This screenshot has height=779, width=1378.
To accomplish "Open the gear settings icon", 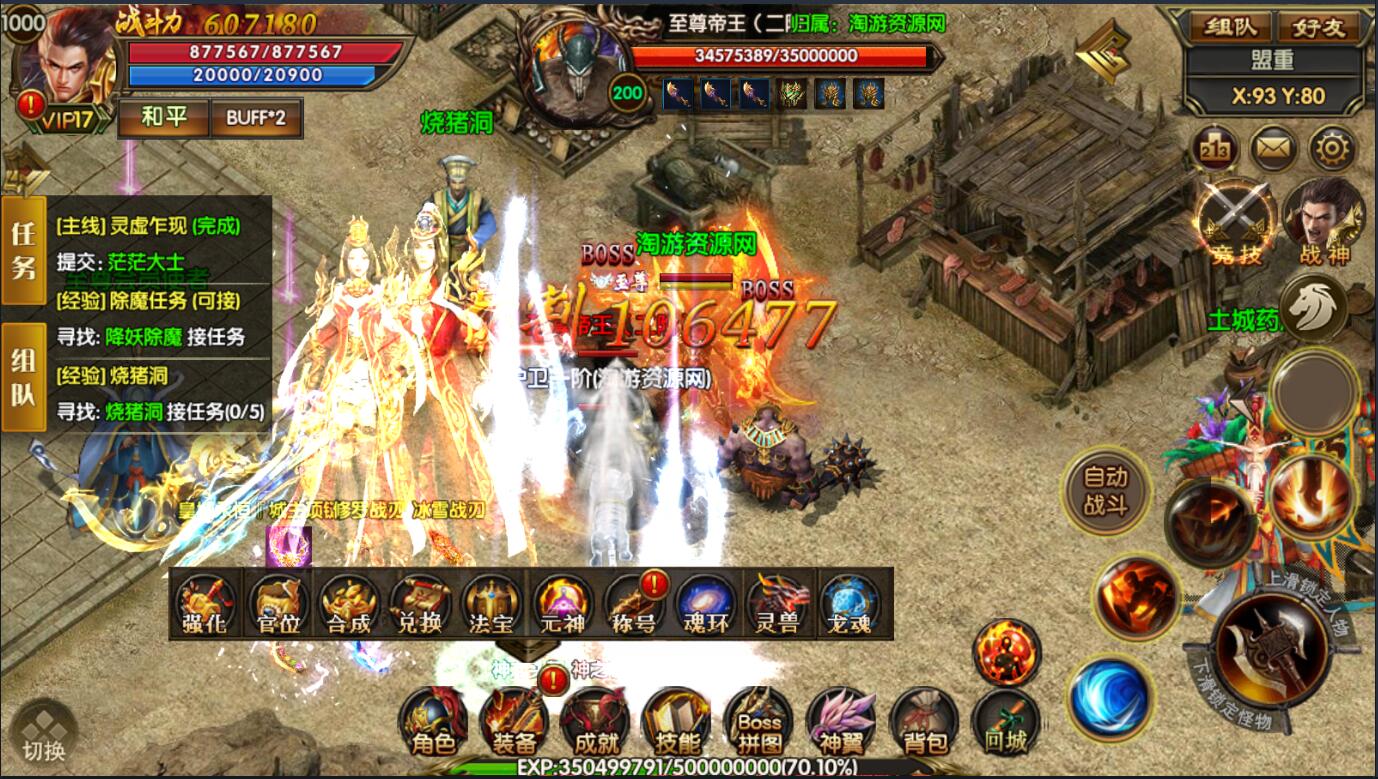I will [1332, 150].
